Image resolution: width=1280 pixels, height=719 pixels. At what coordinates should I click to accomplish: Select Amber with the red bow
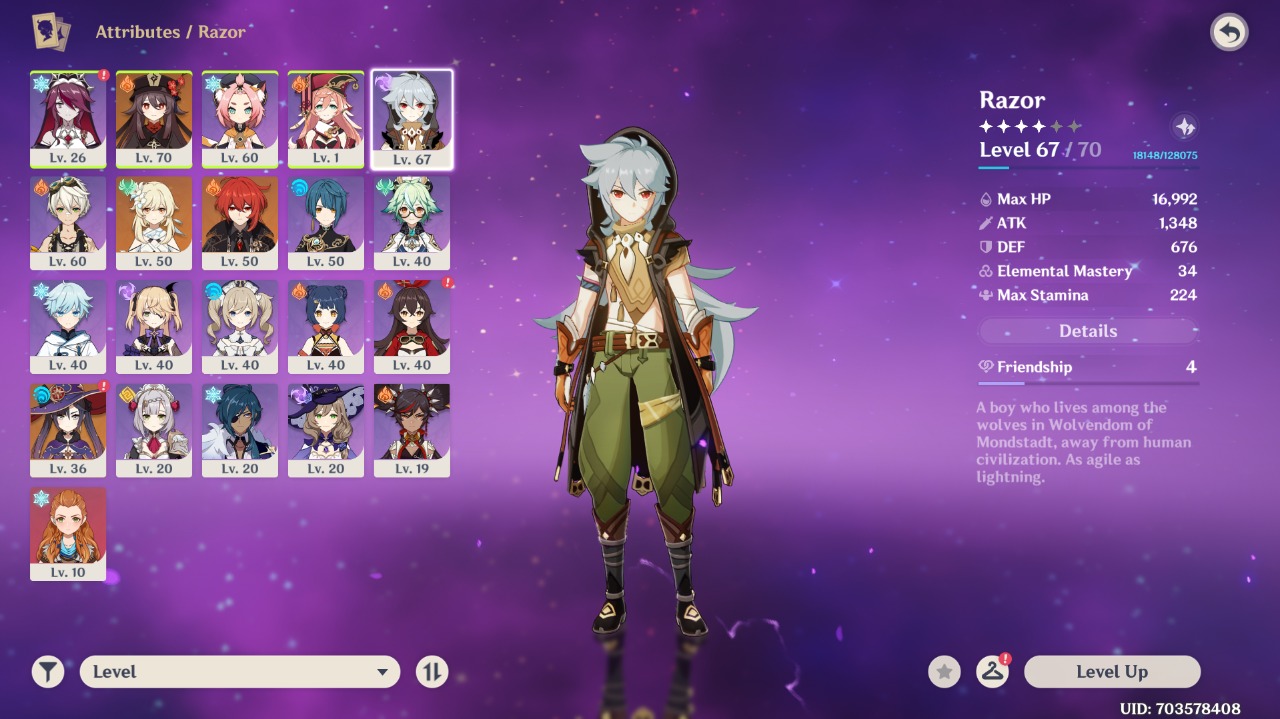point(412,326)
